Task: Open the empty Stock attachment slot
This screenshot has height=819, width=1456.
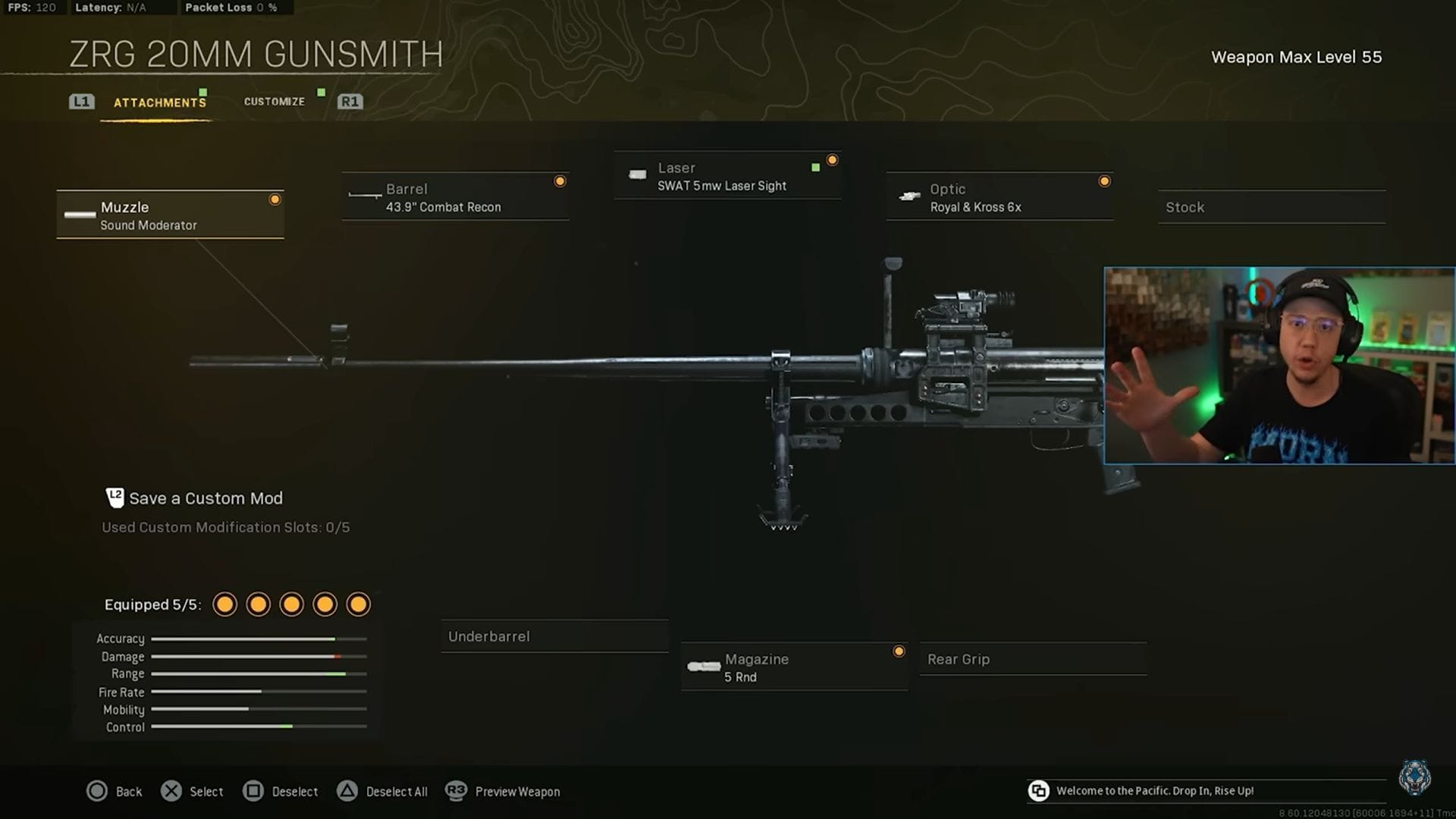Action: tap(1271, 206)
